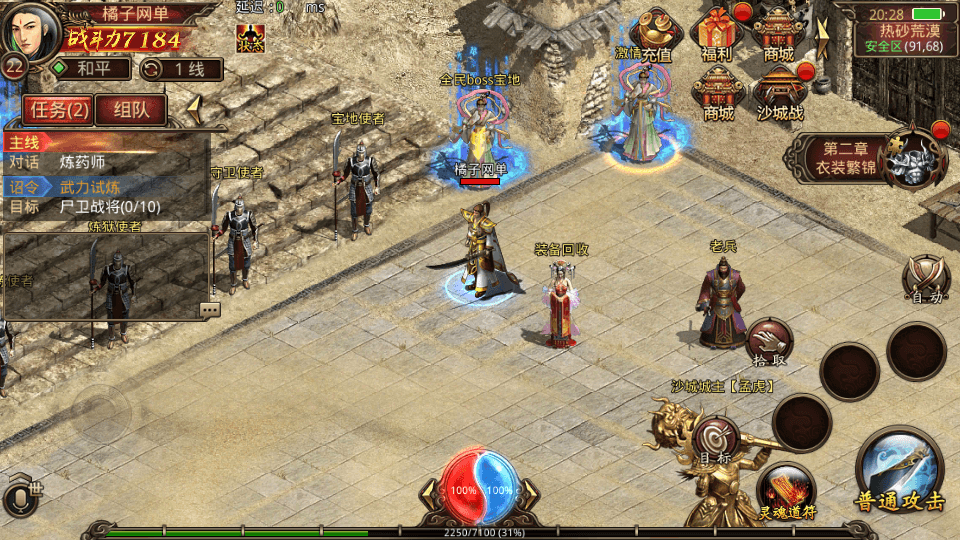Viewport: 960px width, 540px height.
Task: Change the 和平 attack mode
Action: pyautogui.click(x=90, y=69)
